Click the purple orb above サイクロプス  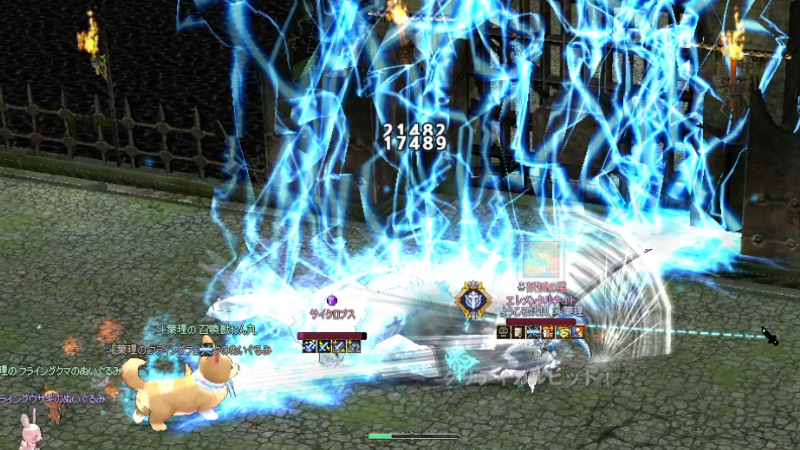click(333, 298)
